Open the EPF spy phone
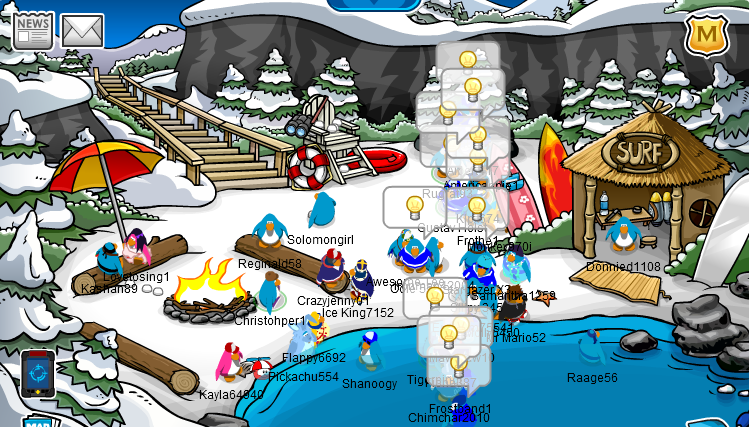 (37, 375)
